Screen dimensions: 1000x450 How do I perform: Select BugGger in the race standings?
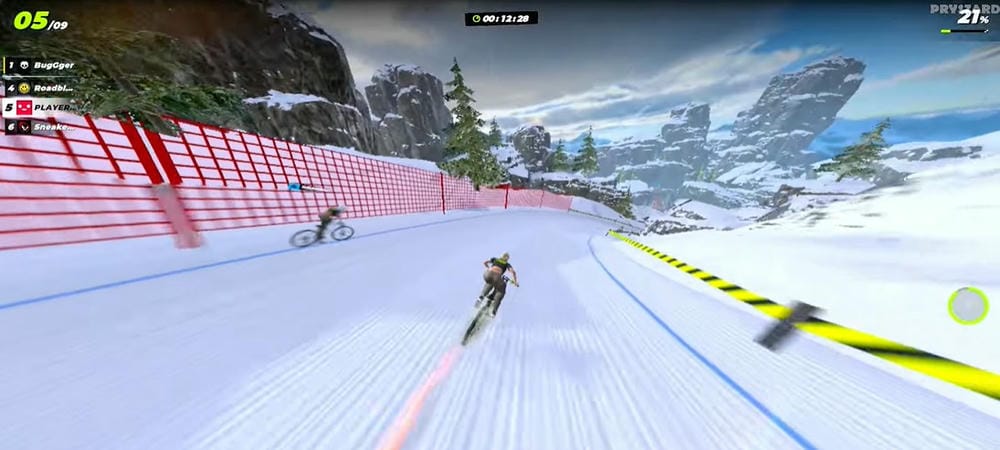click(x=40, y=65)
